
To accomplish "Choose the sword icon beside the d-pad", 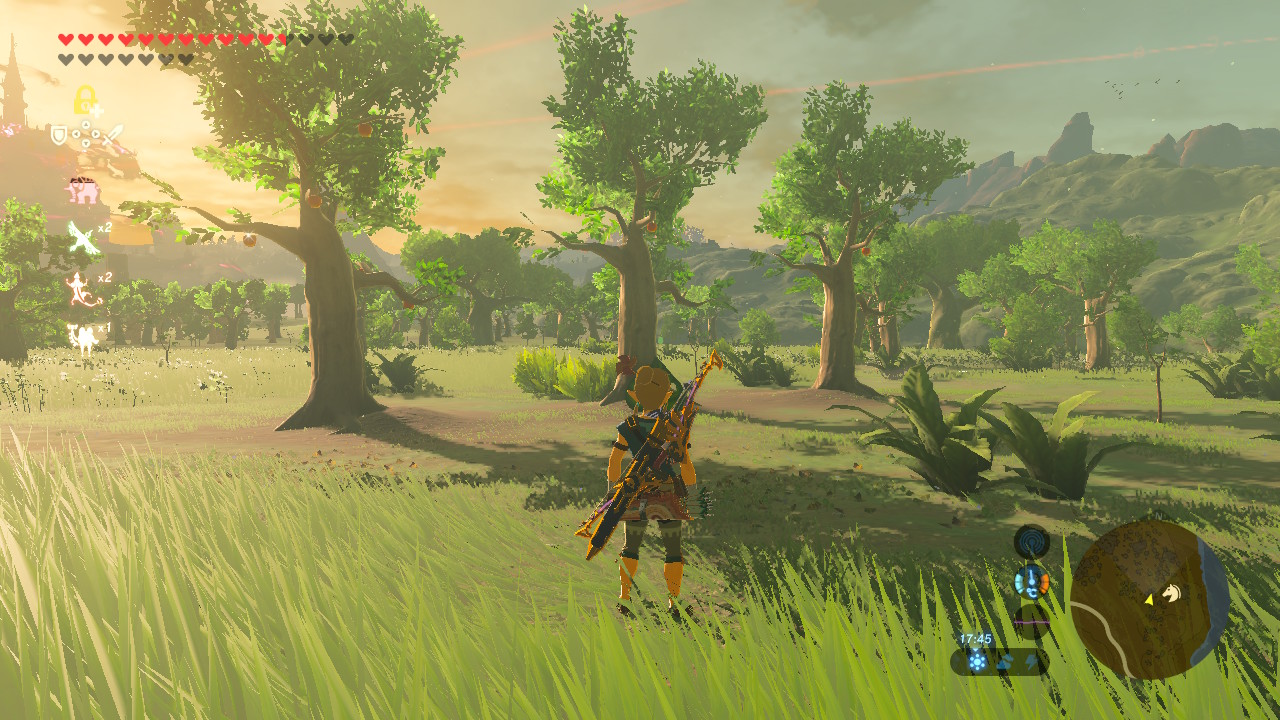I will pyautogui.click(x=111, y=135).
